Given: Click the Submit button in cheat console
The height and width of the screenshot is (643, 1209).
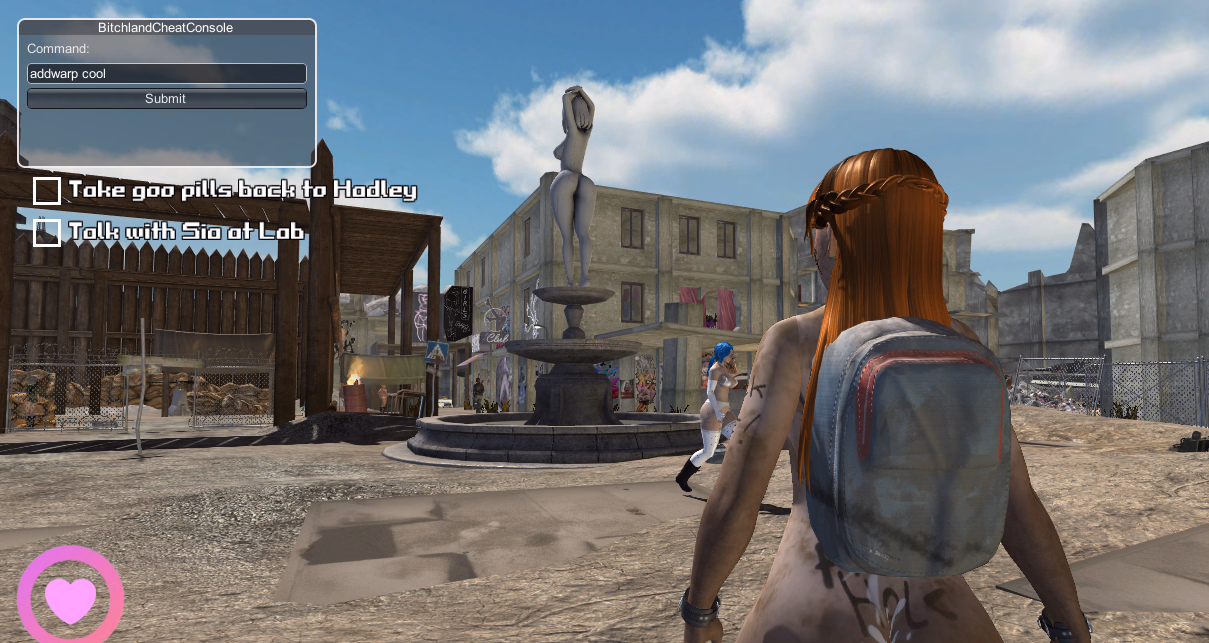Looking at the screenshot, I should 166,99.
